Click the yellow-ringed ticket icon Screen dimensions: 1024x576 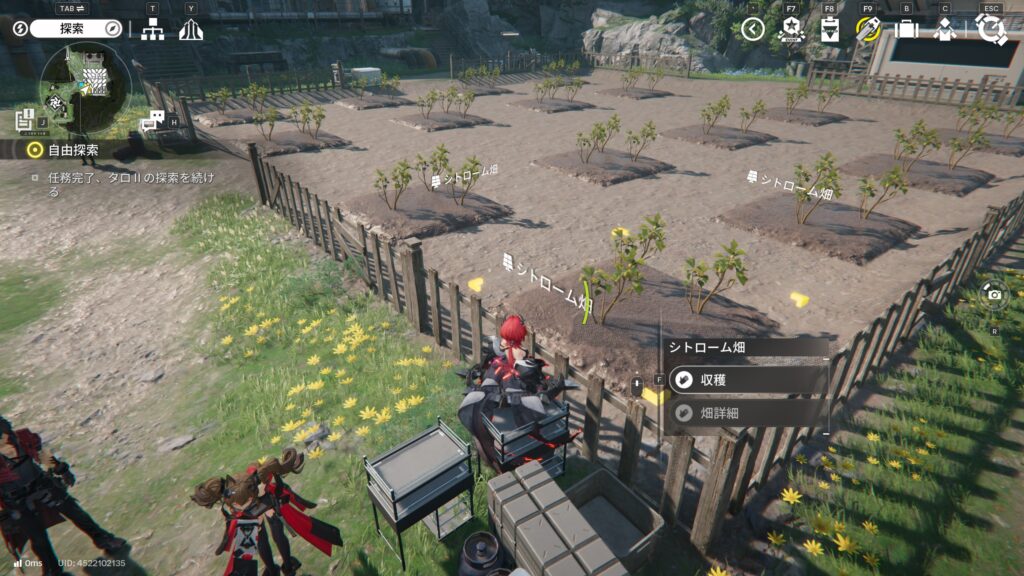pyautogui.click(x=867, y=29)
